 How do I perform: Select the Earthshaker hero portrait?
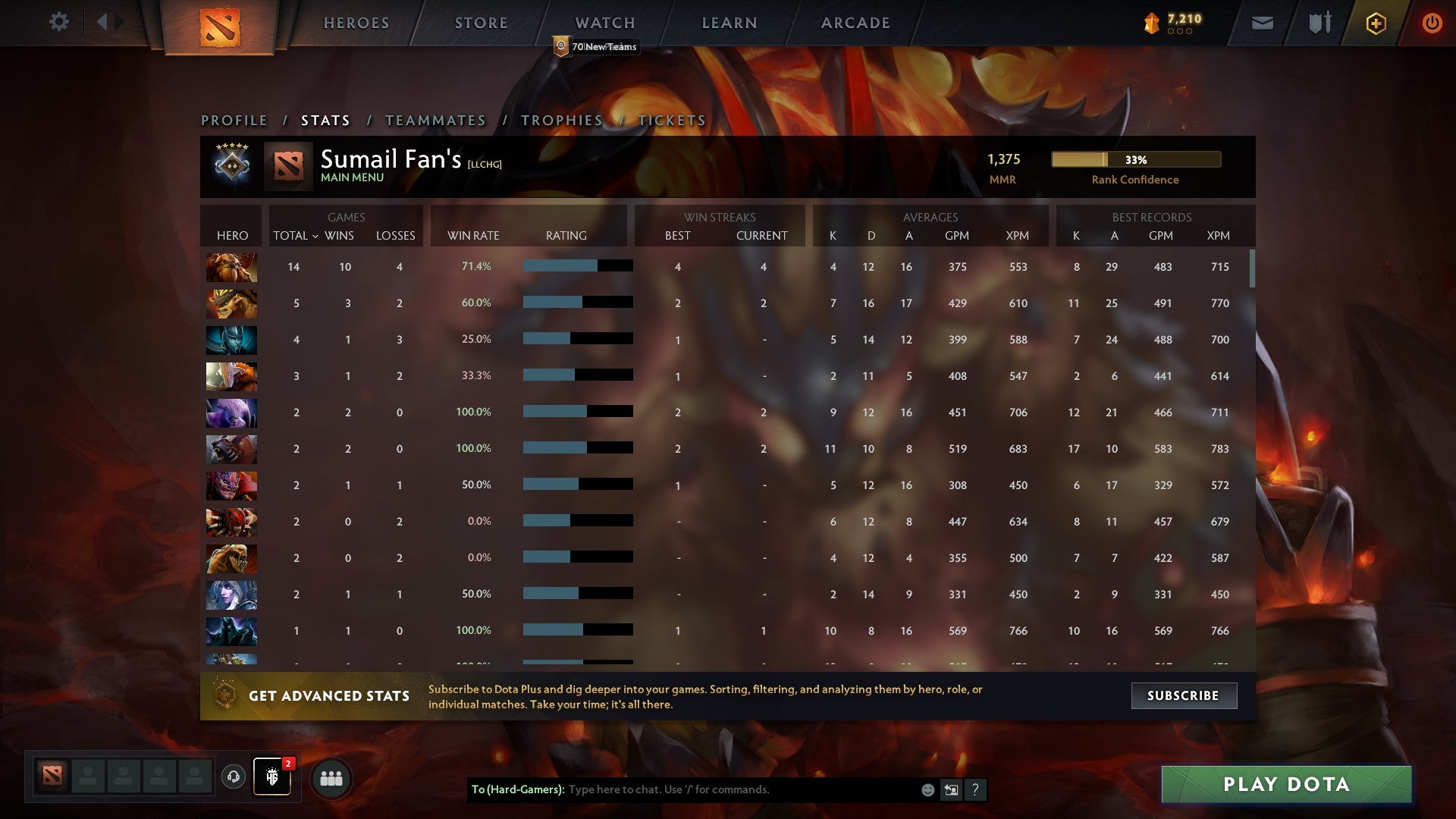point(231,267)
